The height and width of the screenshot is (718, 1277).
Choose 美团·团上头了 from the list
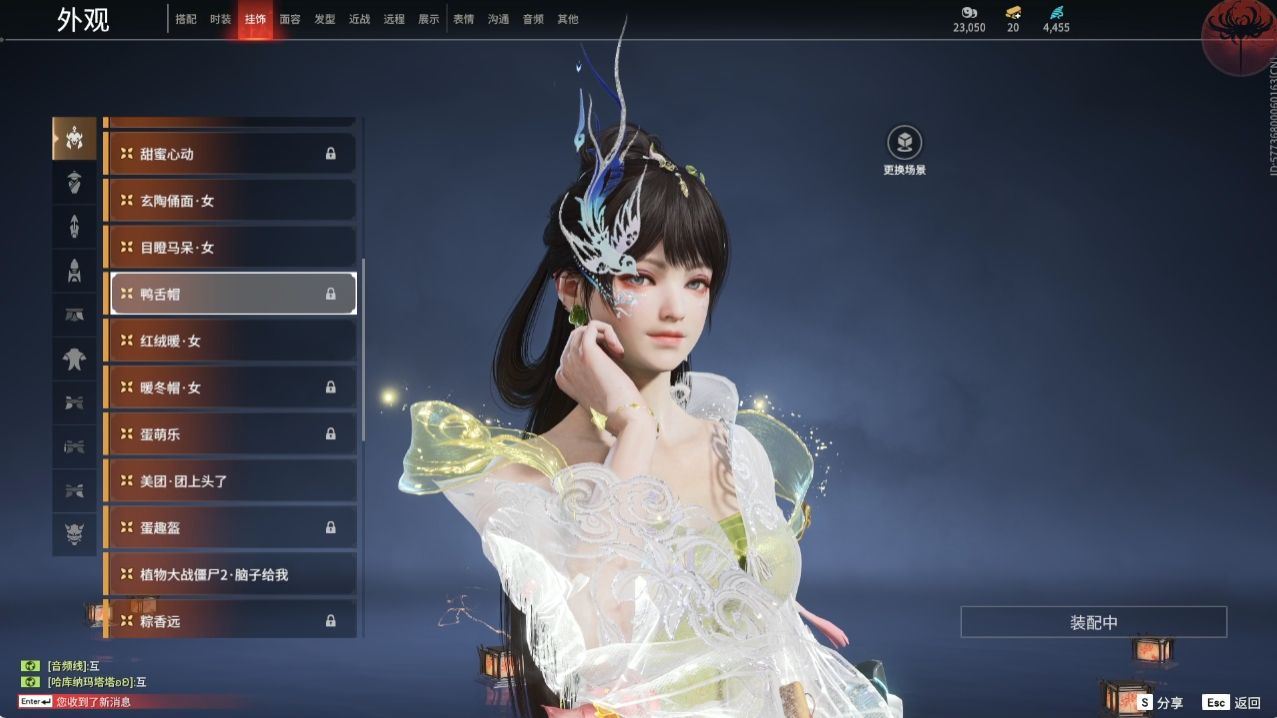pyautogui.click(x=230, y=481)
